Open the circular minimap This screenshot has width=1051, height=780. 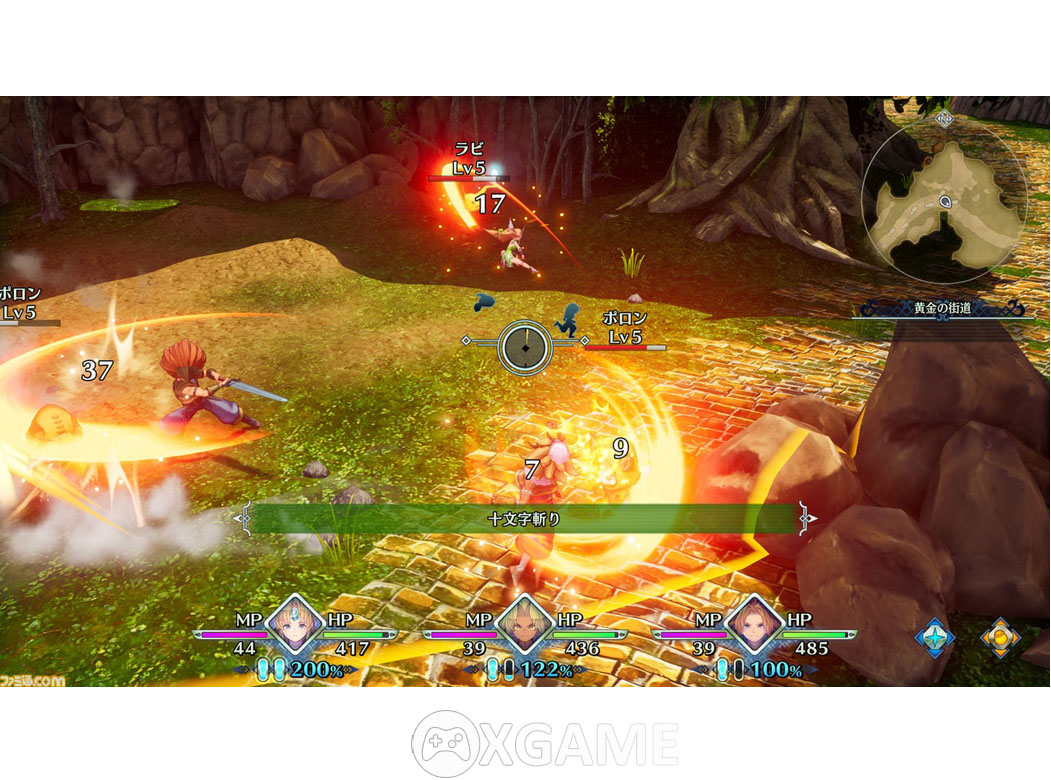coord(943,200)
